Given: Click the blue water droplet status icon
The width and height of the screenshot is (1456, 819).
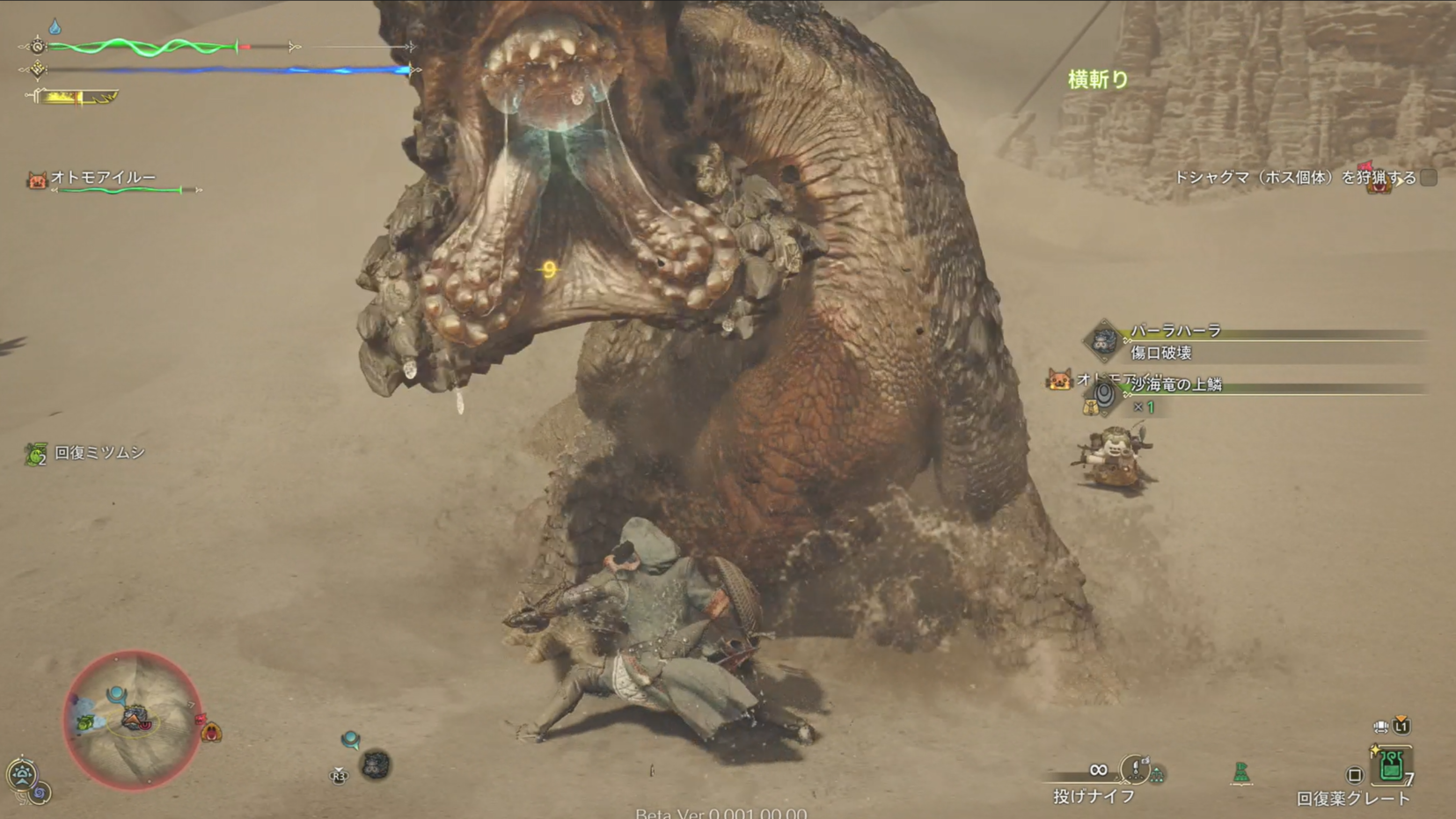Looking at the screenshot, I should tap(55, 26).
